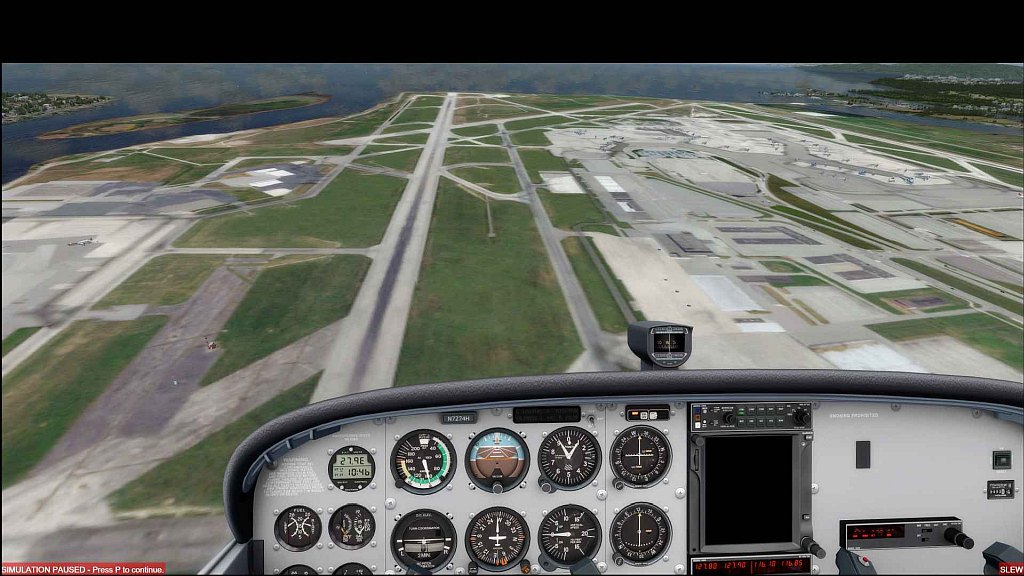Click the airspeed indicator gauge

coord(423,461)
